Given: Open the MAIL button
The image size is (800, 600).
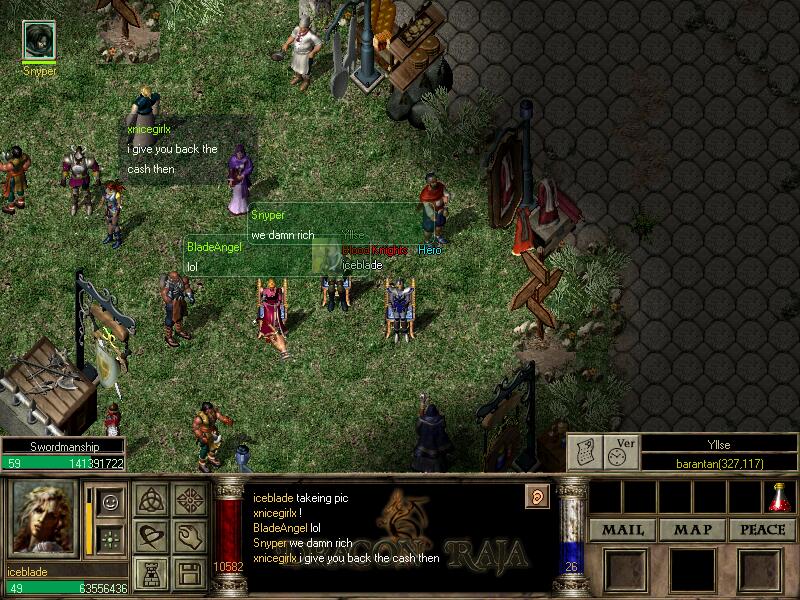Looking at the screenshot, I should [x=622, y=529].
